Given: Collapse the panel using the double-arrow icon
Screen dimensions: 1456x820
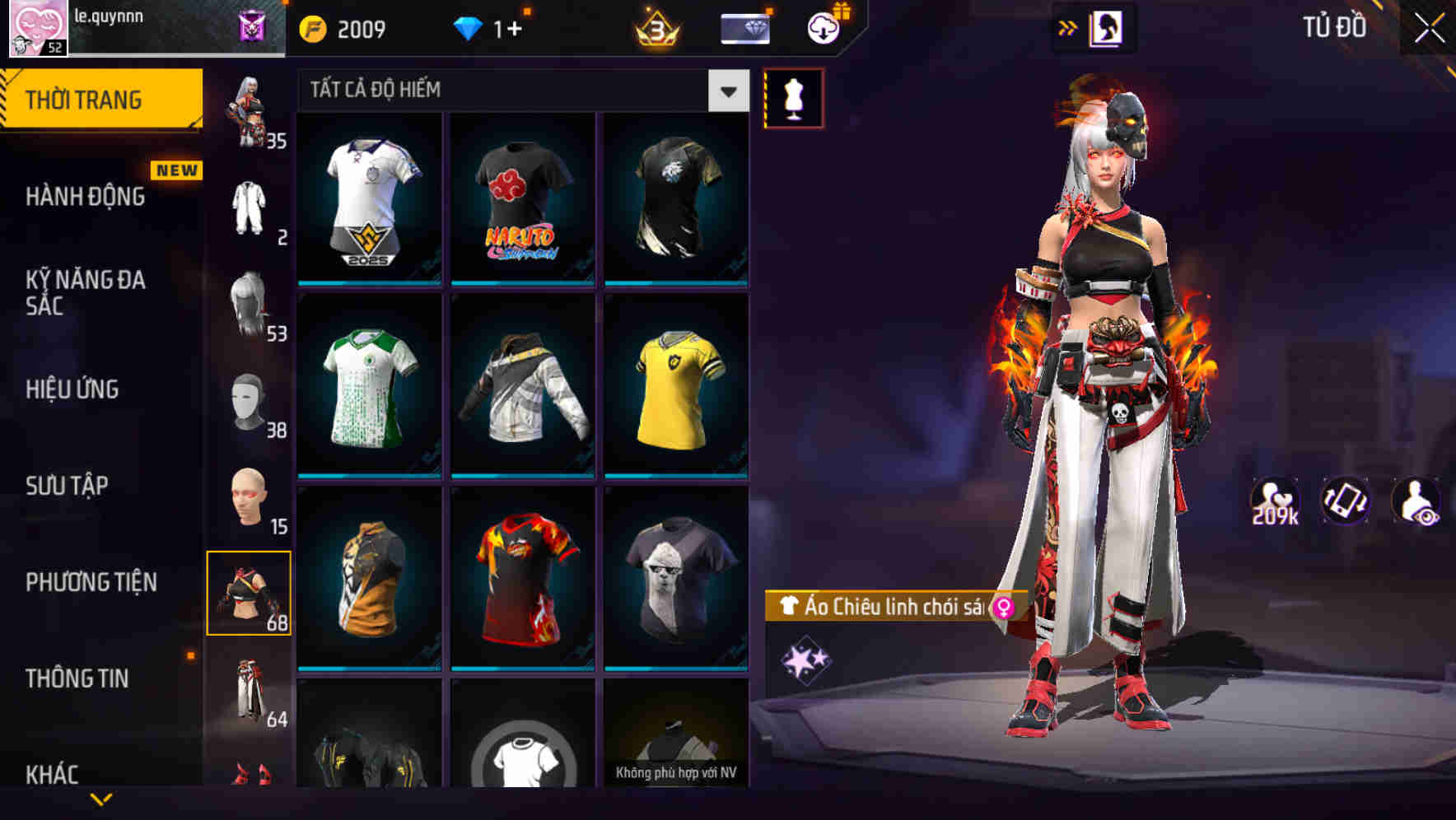Looking at the screenshot, I should (1069, 27).
